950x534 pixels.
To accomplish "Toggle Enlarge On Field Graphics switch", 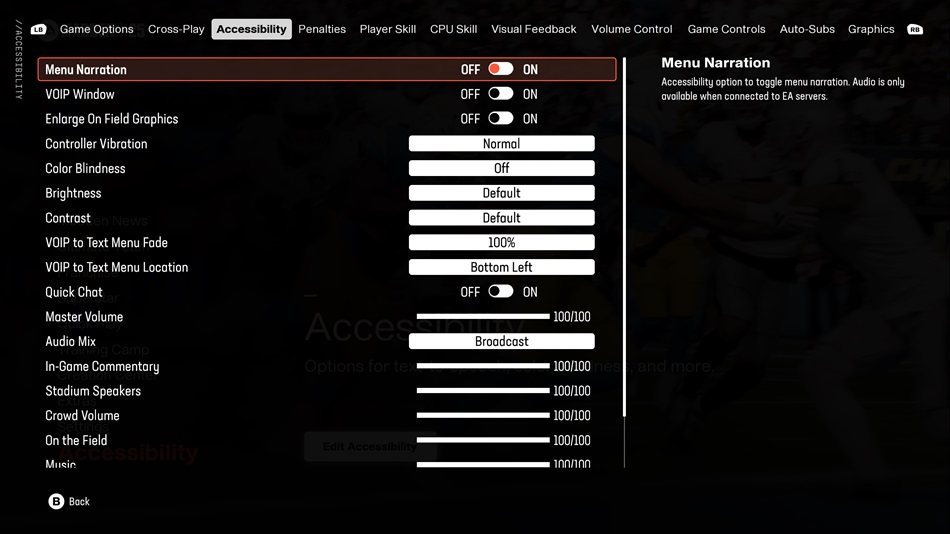I will [x=501, y=118].
